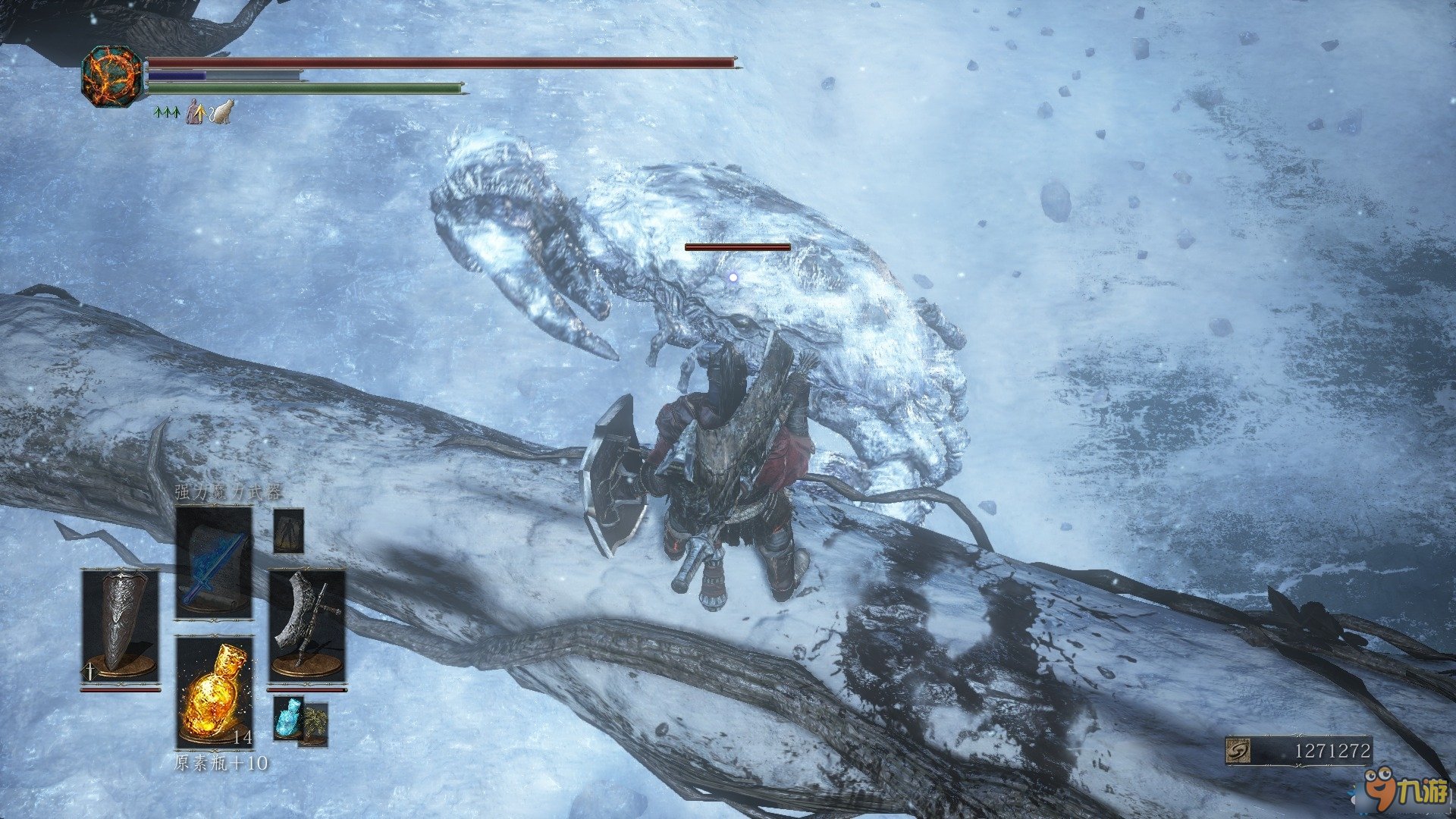This screenshot has height=819, width=1456.
Task: Click the golden branch mini item slot
Action: 314,723
